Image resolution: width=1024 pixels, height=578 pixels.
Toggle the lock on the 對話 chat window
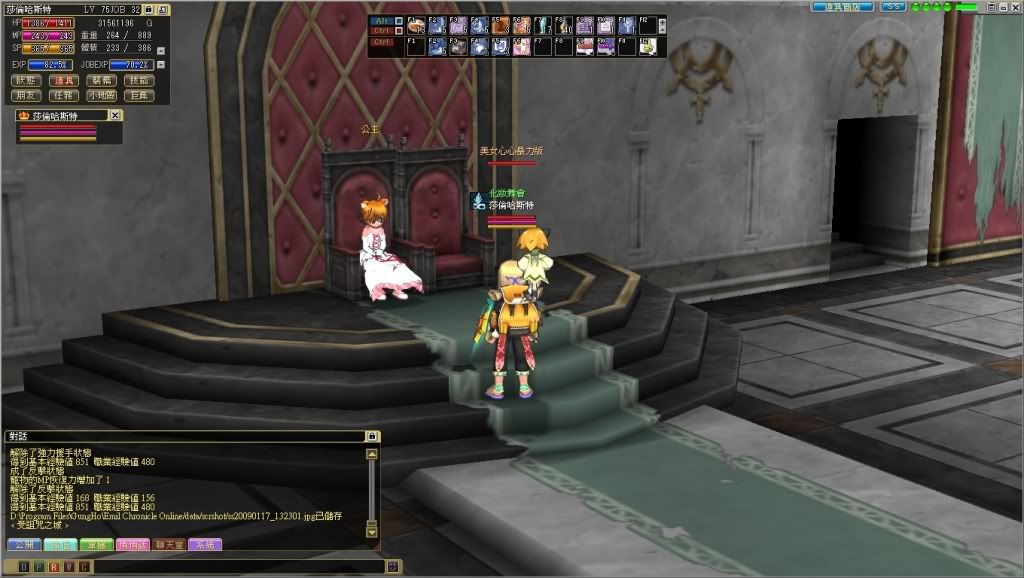tap(372, 437)
